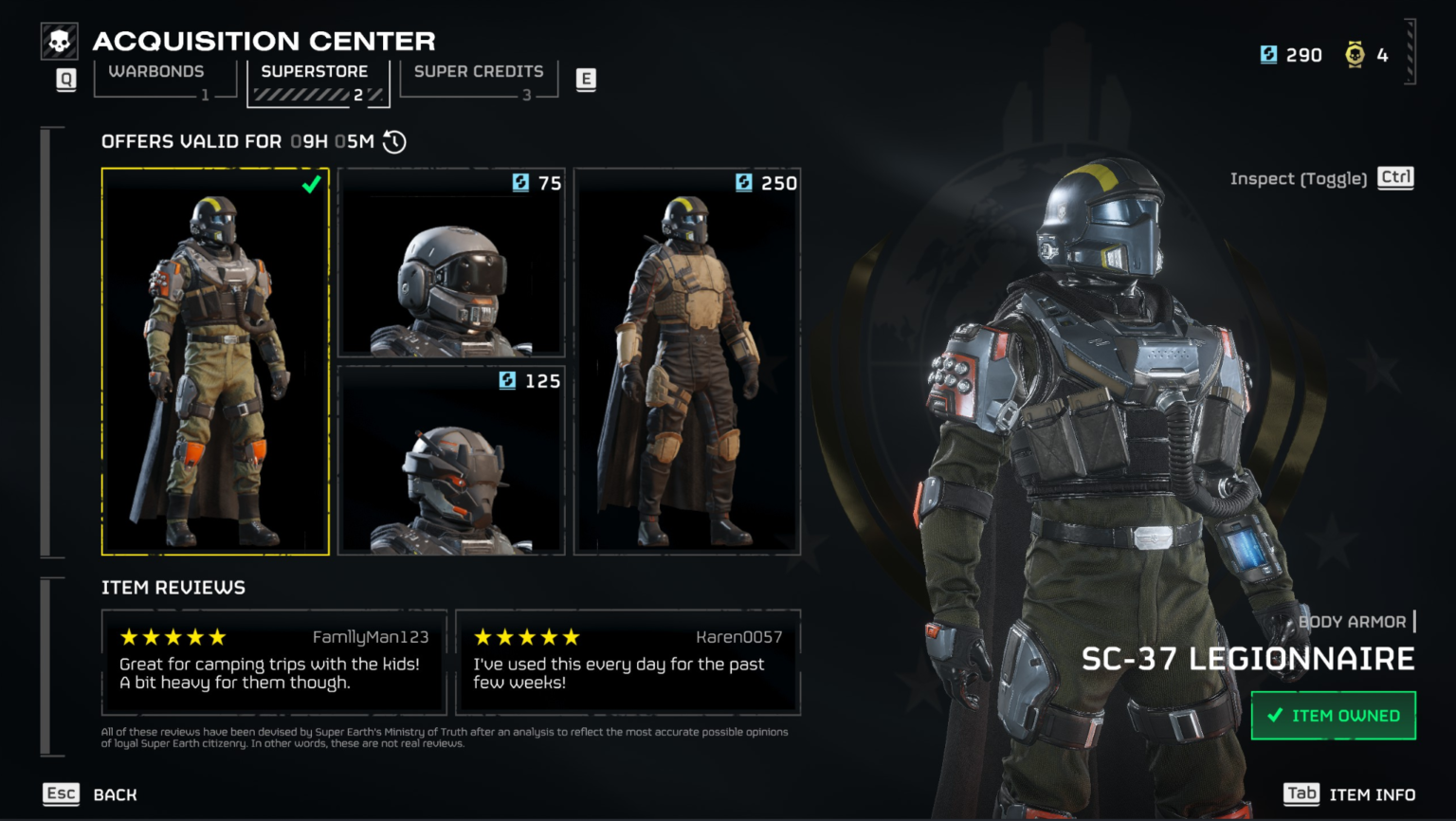Go back with the Back button

(x=91, y=794)
